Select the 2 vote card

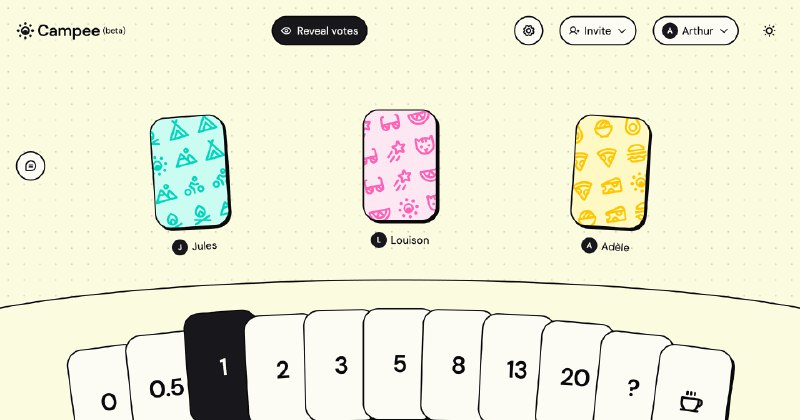pyautogui.click(x=282, y=369)
